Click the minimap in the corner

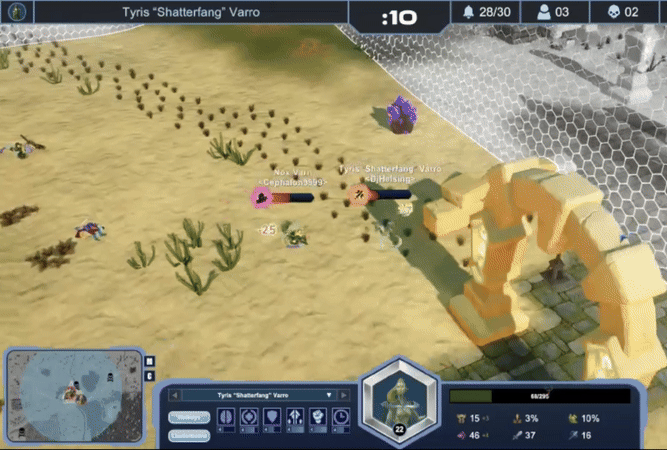tap(71, 392)
